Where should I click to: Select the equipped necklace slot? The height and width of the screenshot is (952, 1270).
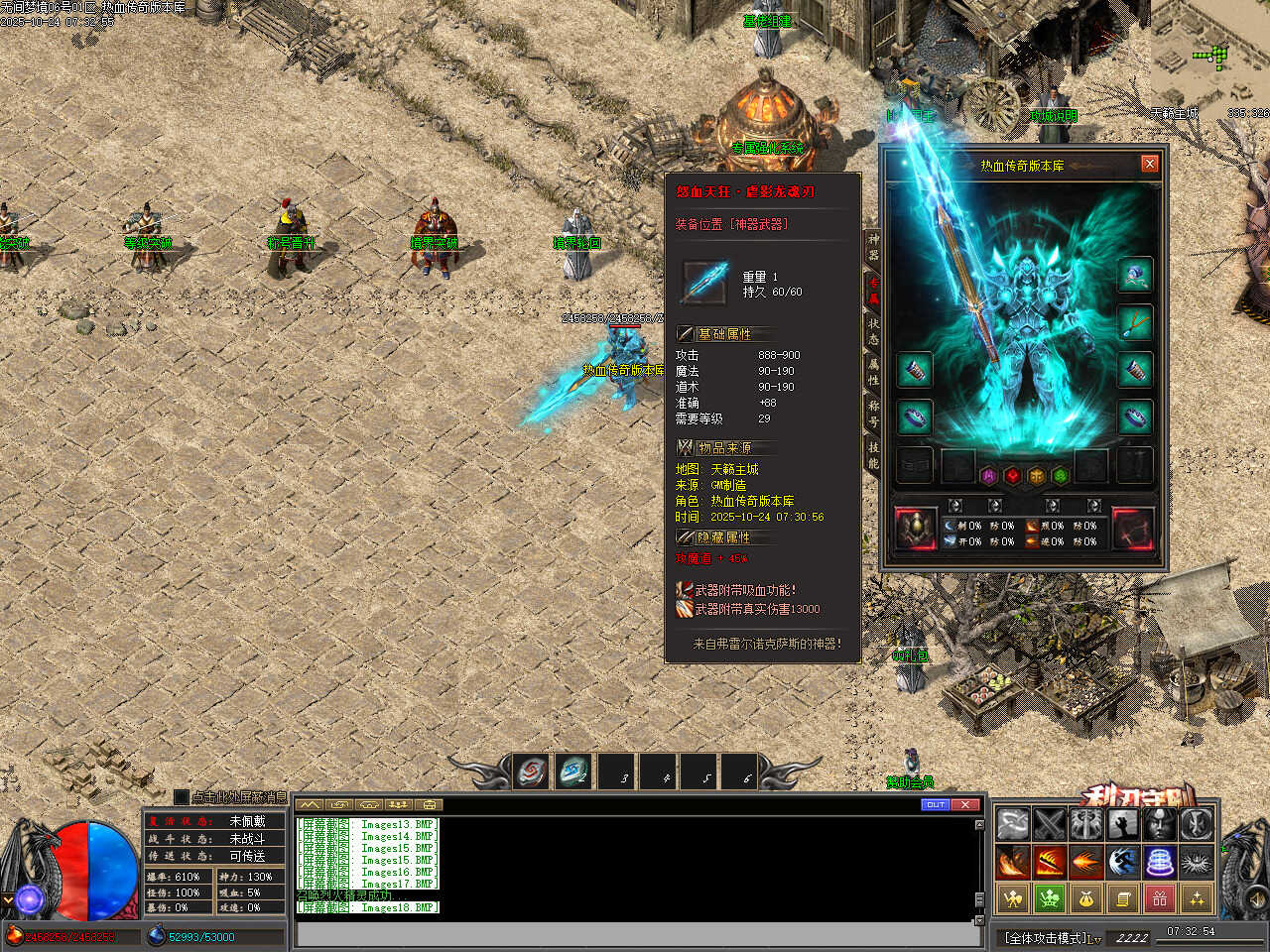point(1135,322)
